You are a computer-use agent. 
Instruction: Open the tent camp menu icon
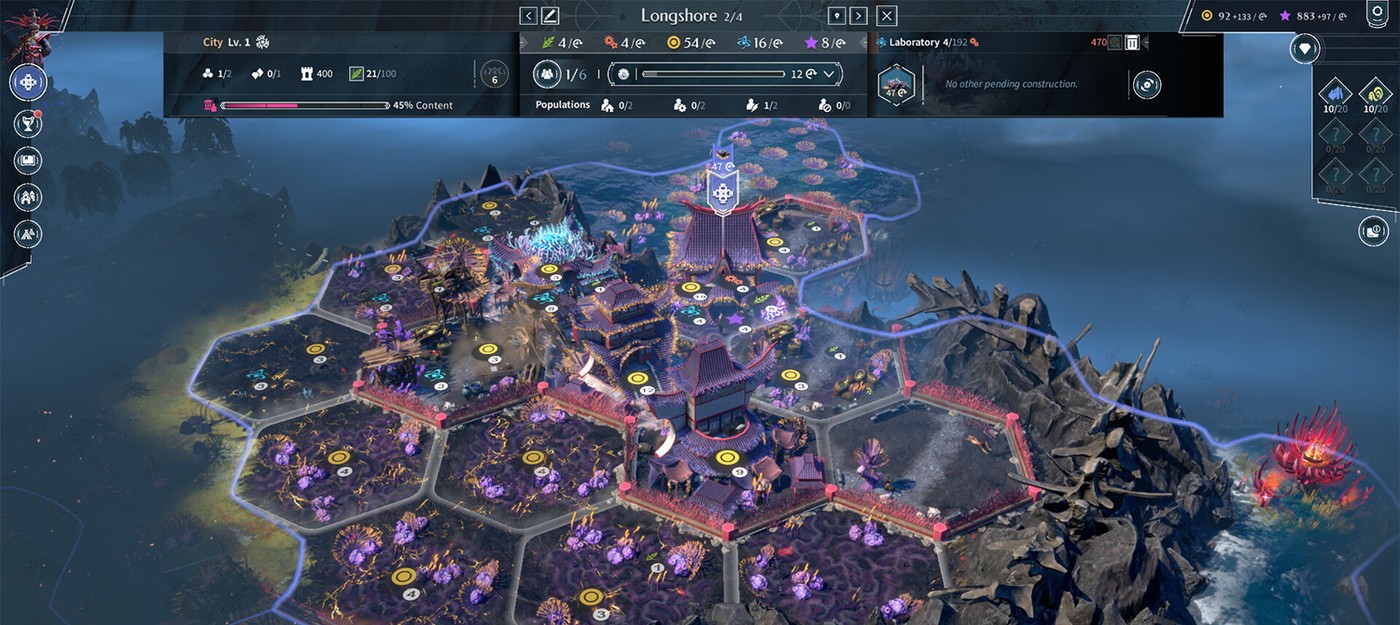pyautogui.click(x=28, y=233)
